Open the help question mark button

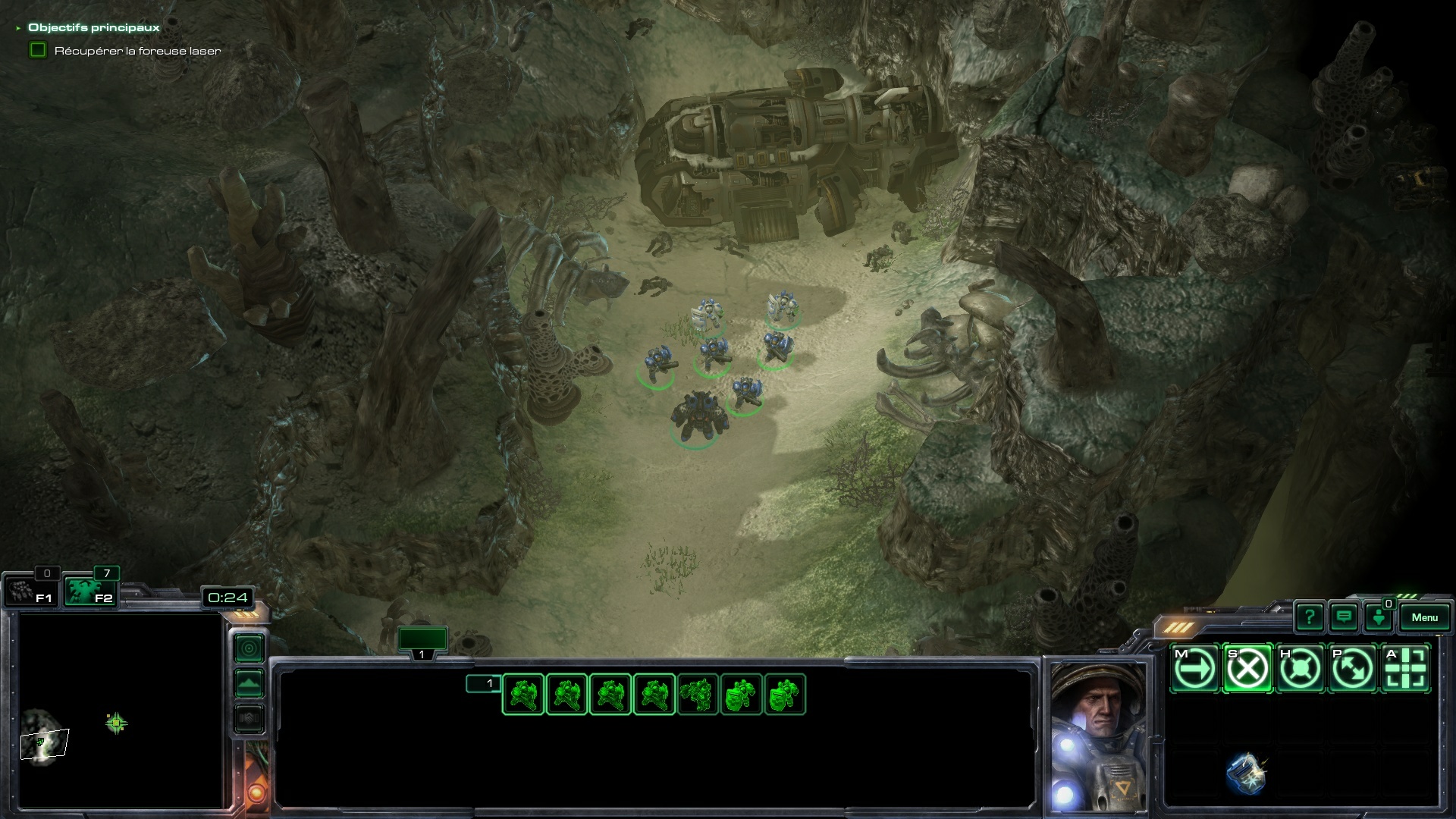click(x=1309, y=617)
